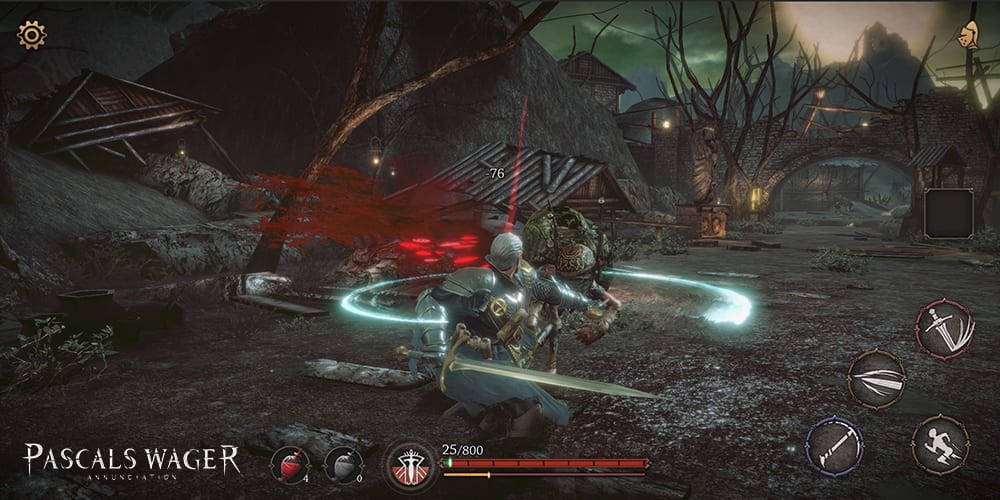The height and width of the screenshot is (500, 1000).
Task: Use the pickaxe weapon skill button
Action: [835, 444]
